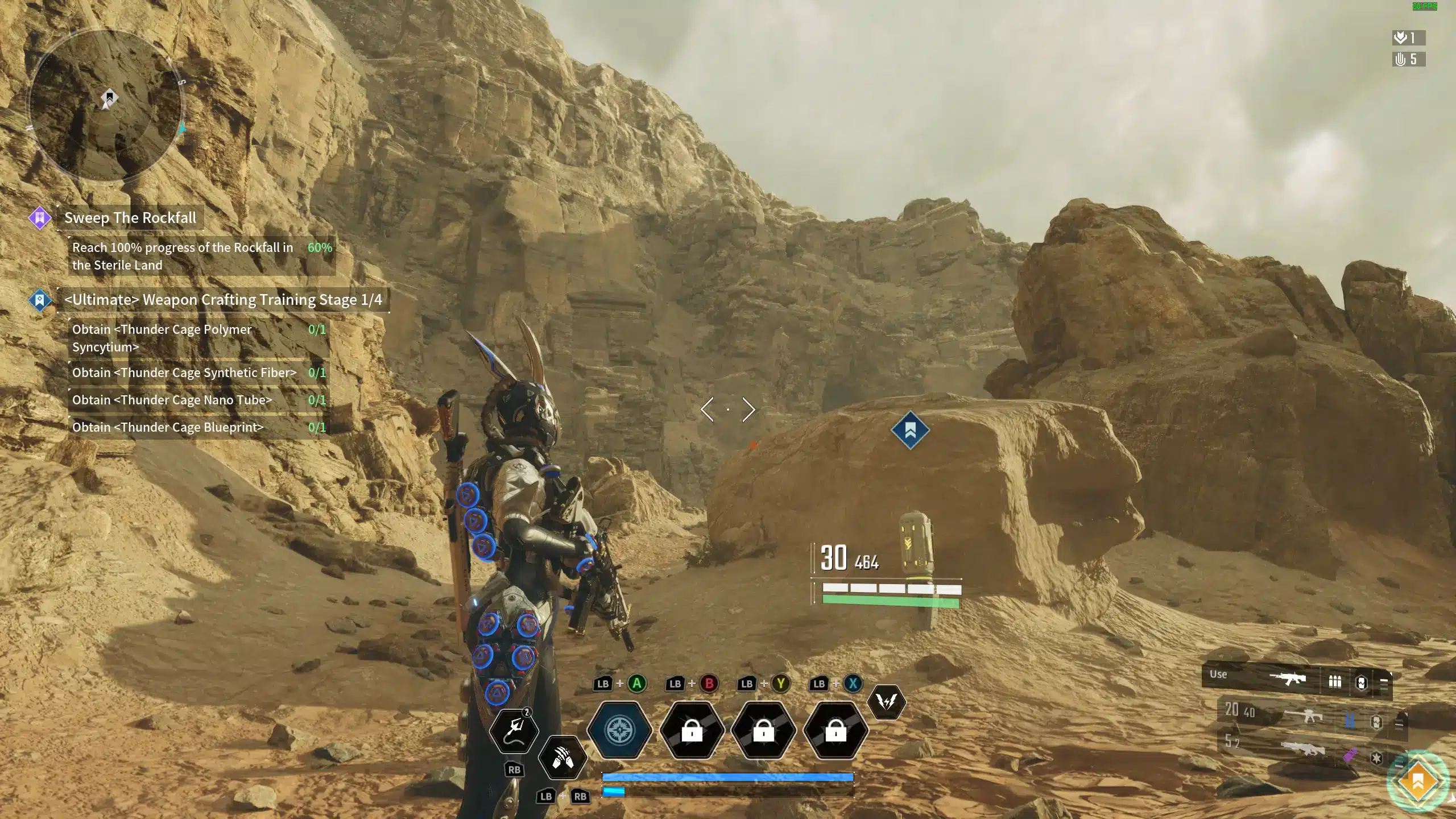1456x819 pixels.
Task: Use the claw melee attack icon
Action: pos(562,757)
